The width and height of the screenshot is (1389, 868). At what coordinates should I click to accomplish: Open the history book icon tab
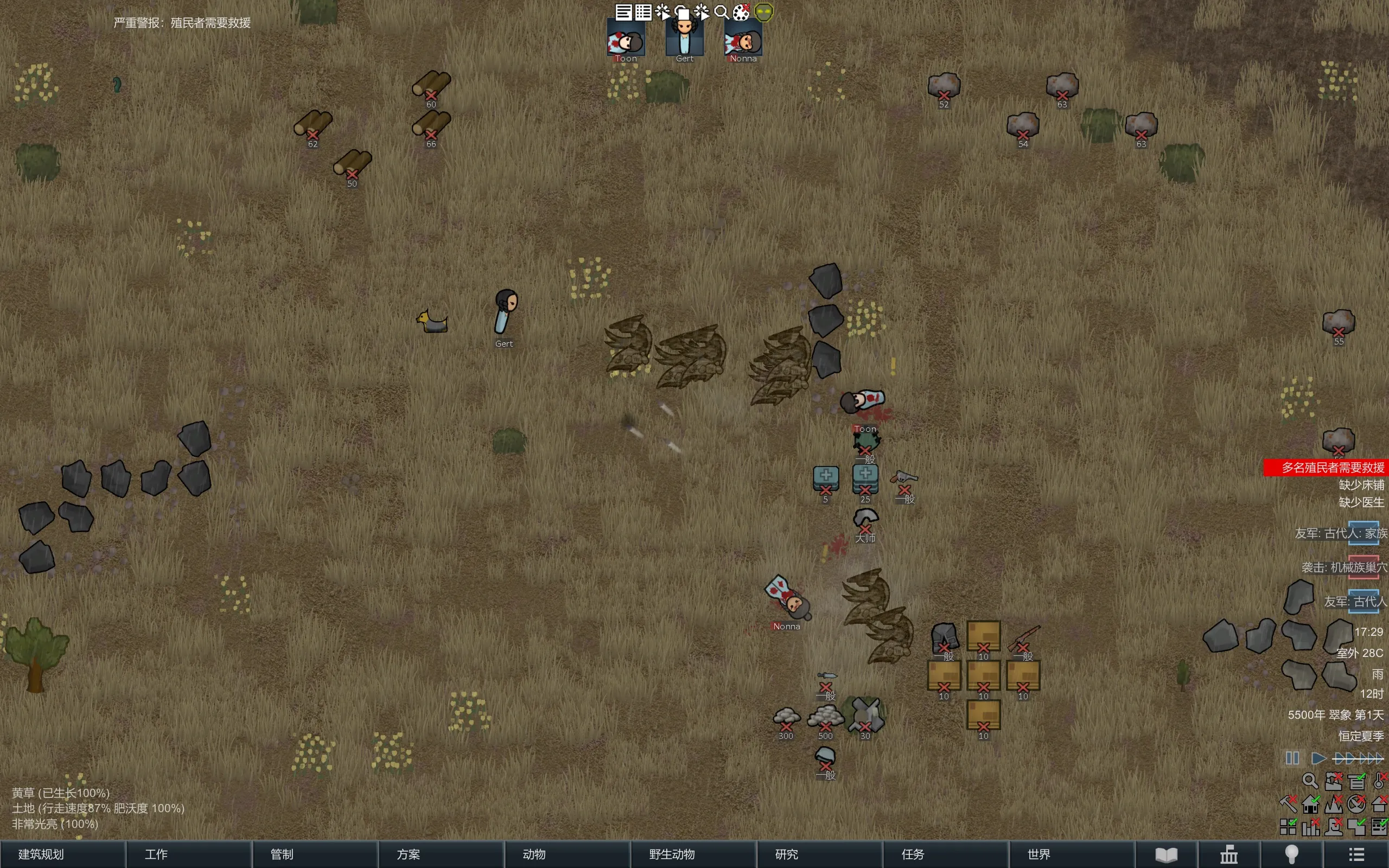pos(1165,855)
